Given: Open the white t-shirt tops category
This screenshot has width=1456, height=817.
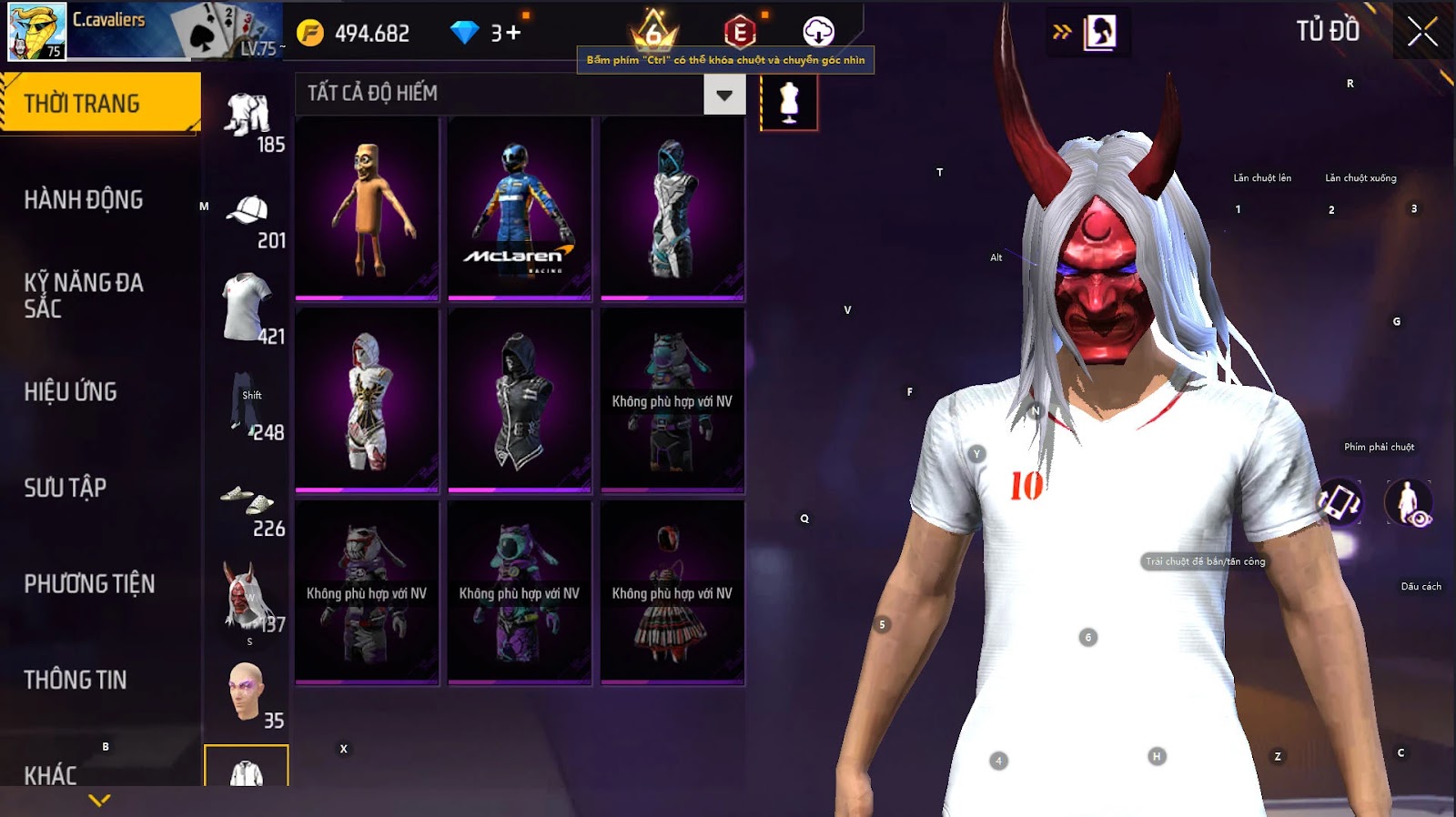Looking at the screenshot, I should coord(246,308).
